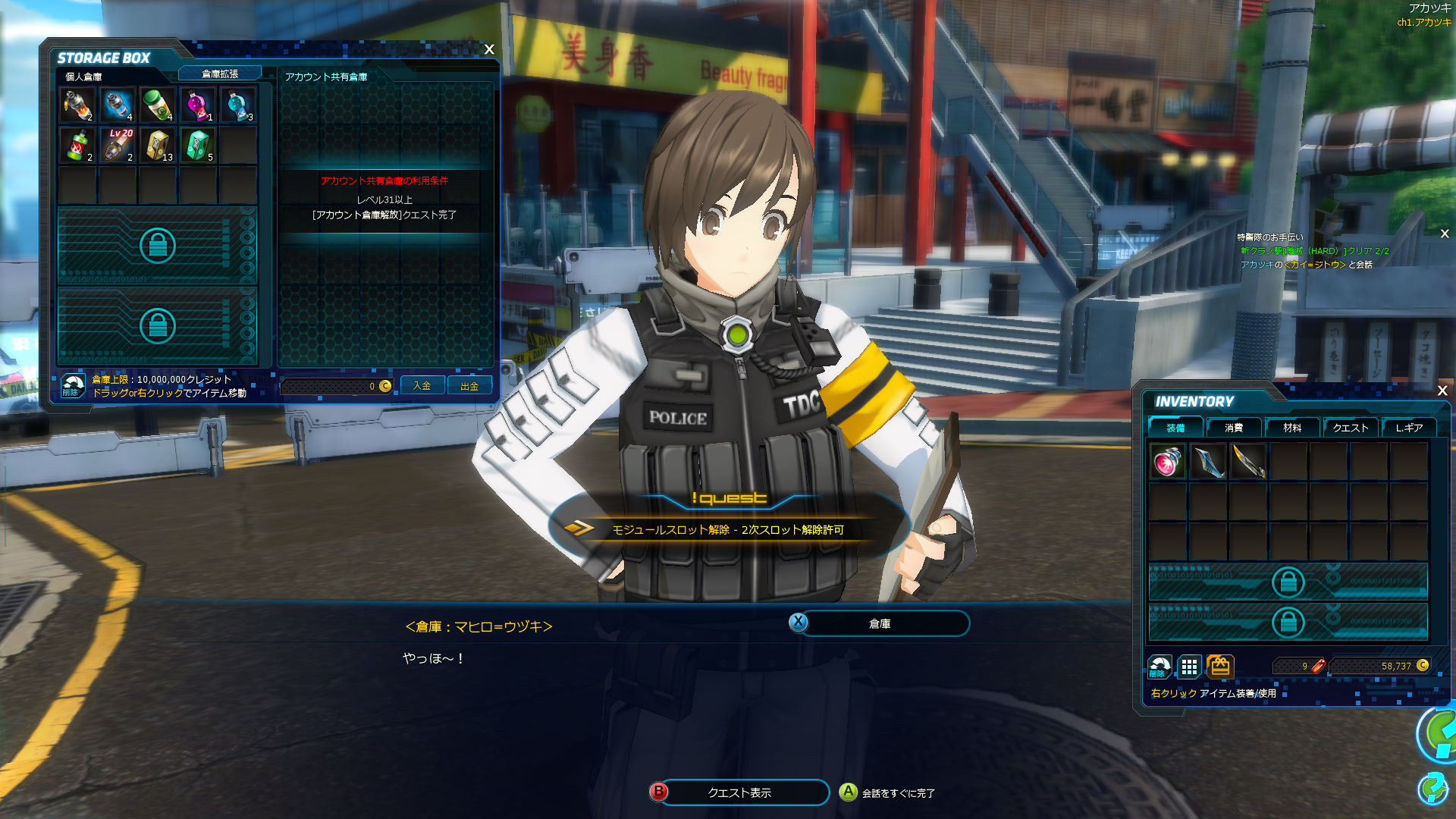Switch to the quest inventory tab
This screenshot has width=1456, height=819.
tap(1351, 428)
